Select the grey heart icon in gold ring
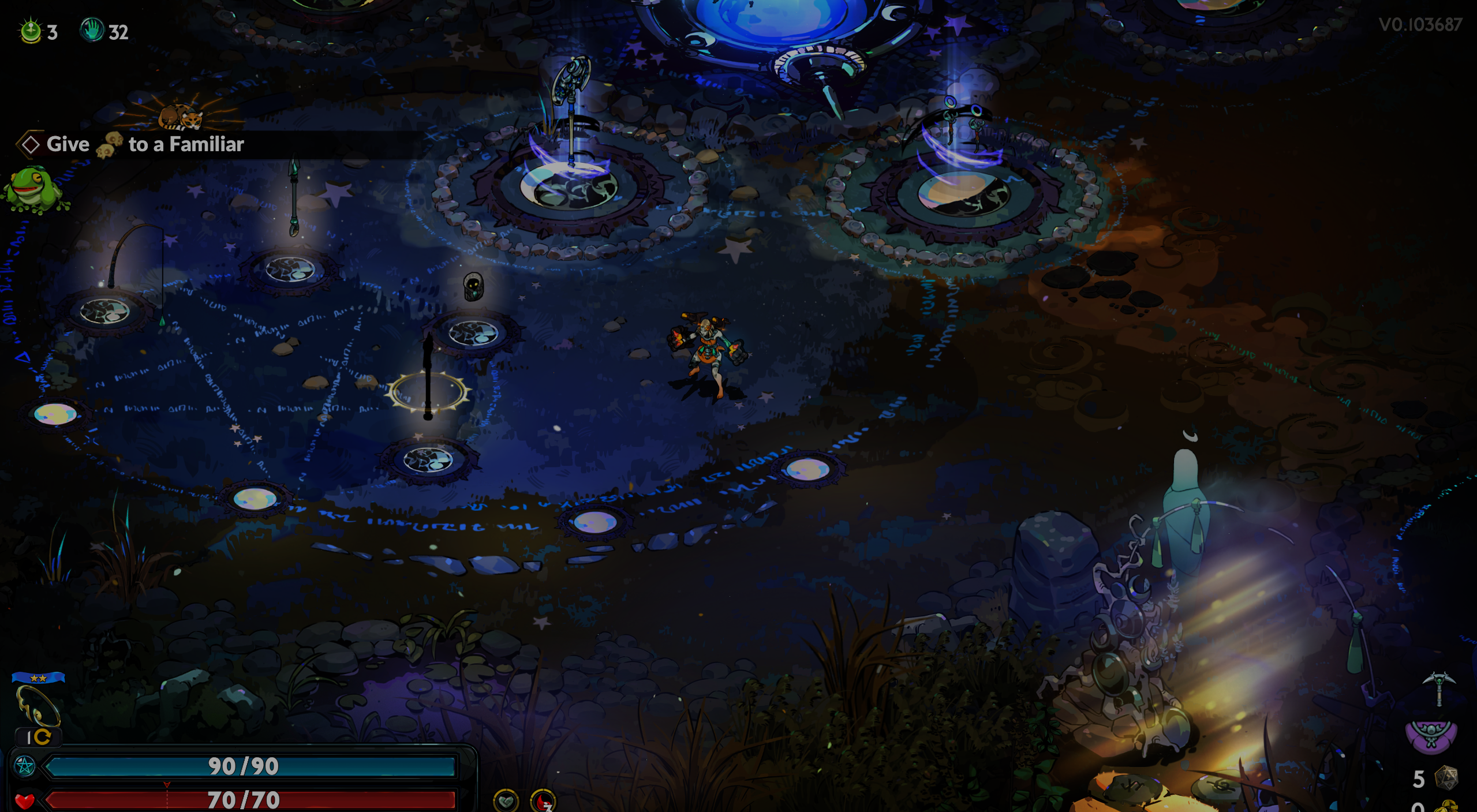The height and width of the screenshot is (812, 1477). point(506,800)
